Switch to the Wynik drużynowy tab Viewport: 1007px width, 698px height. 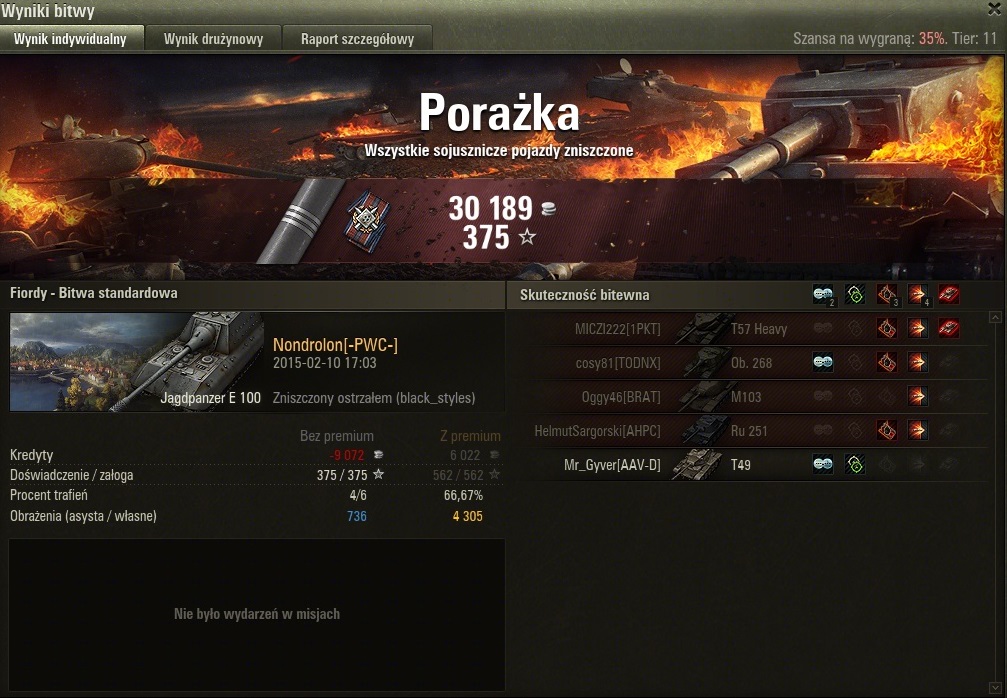213,39
